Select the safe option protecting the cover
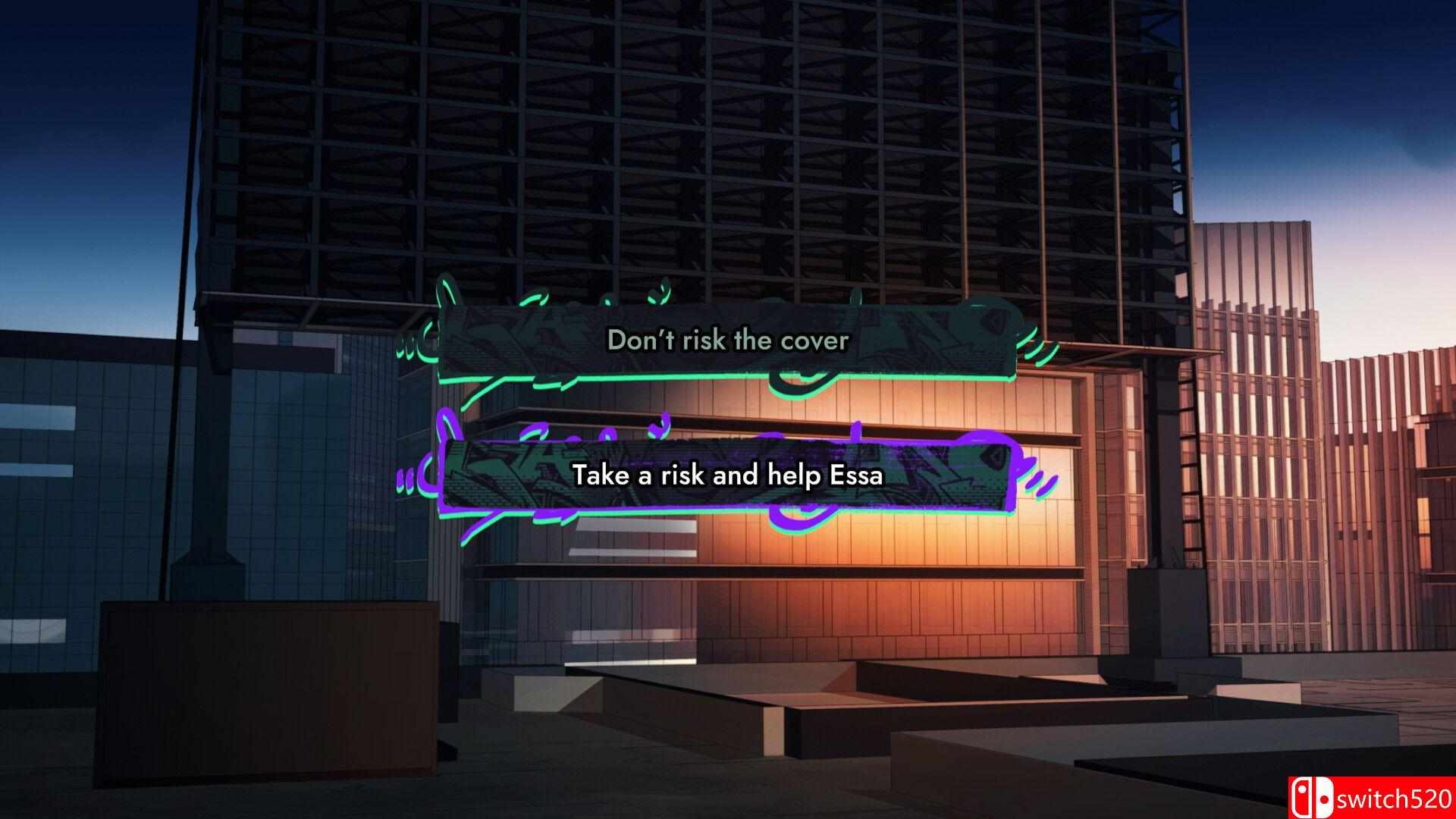Image resolution: width=1456 pixels, height=819 pixels. tap(728, 341)
